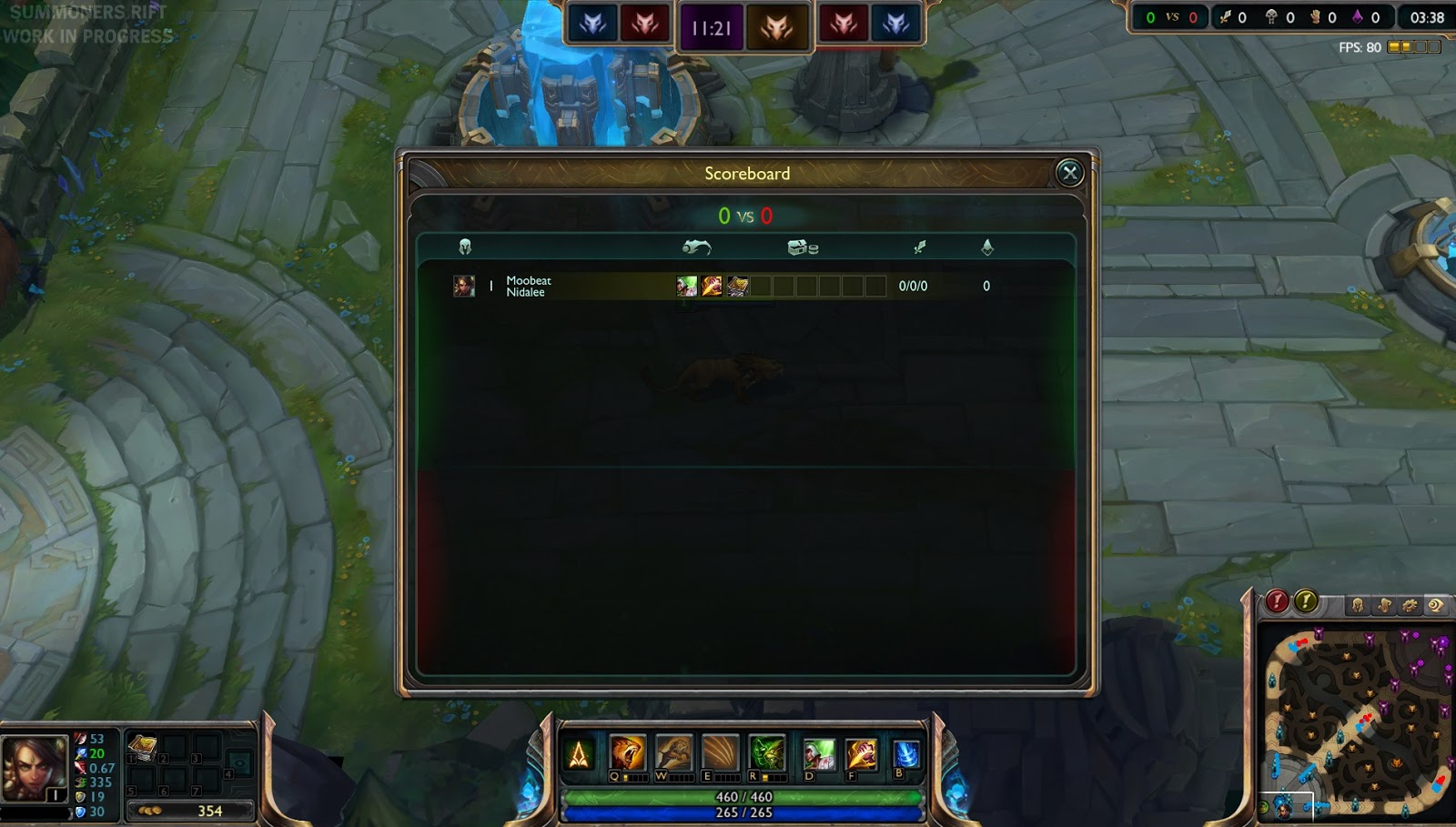Click the eye icon on the minimap toolbar
This screenshot has width=1456, height=827.
pyautogui.click(x=1434, y=604)
